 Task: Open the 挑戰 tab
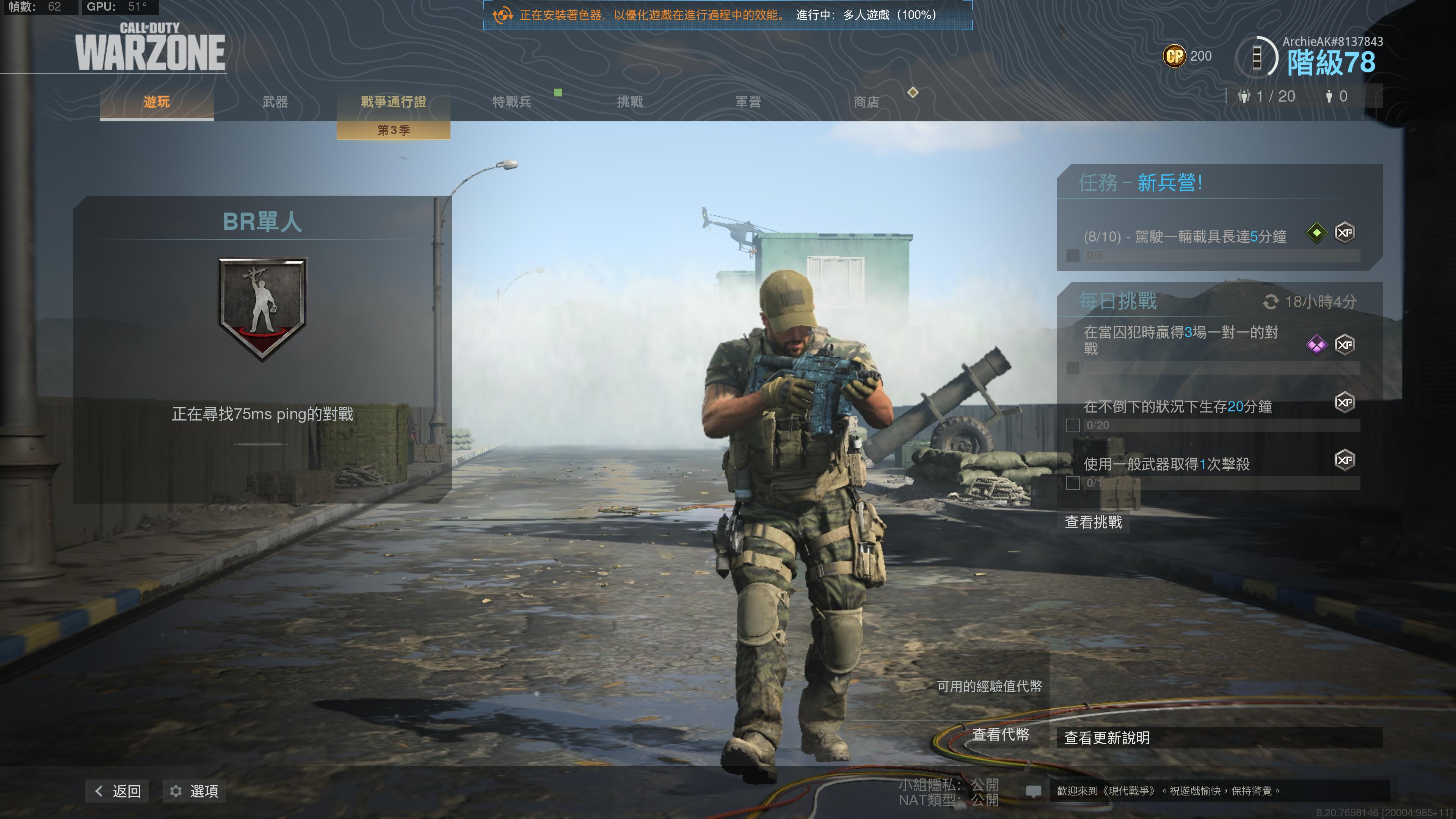point(630,102)
